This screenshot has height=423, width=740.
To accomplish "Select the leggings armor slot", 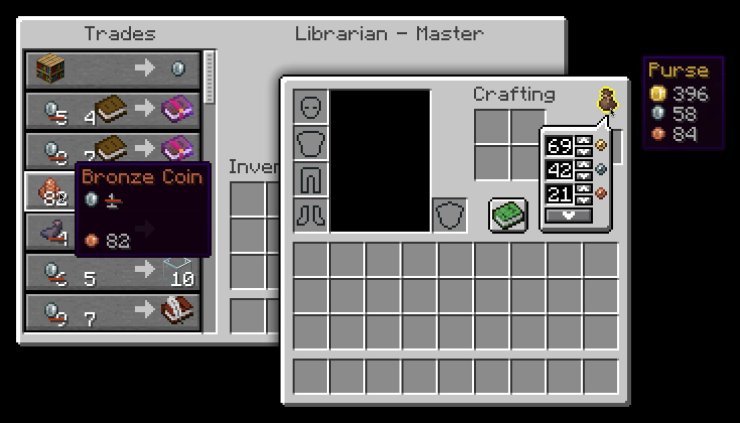I will [x=310, y=179].
